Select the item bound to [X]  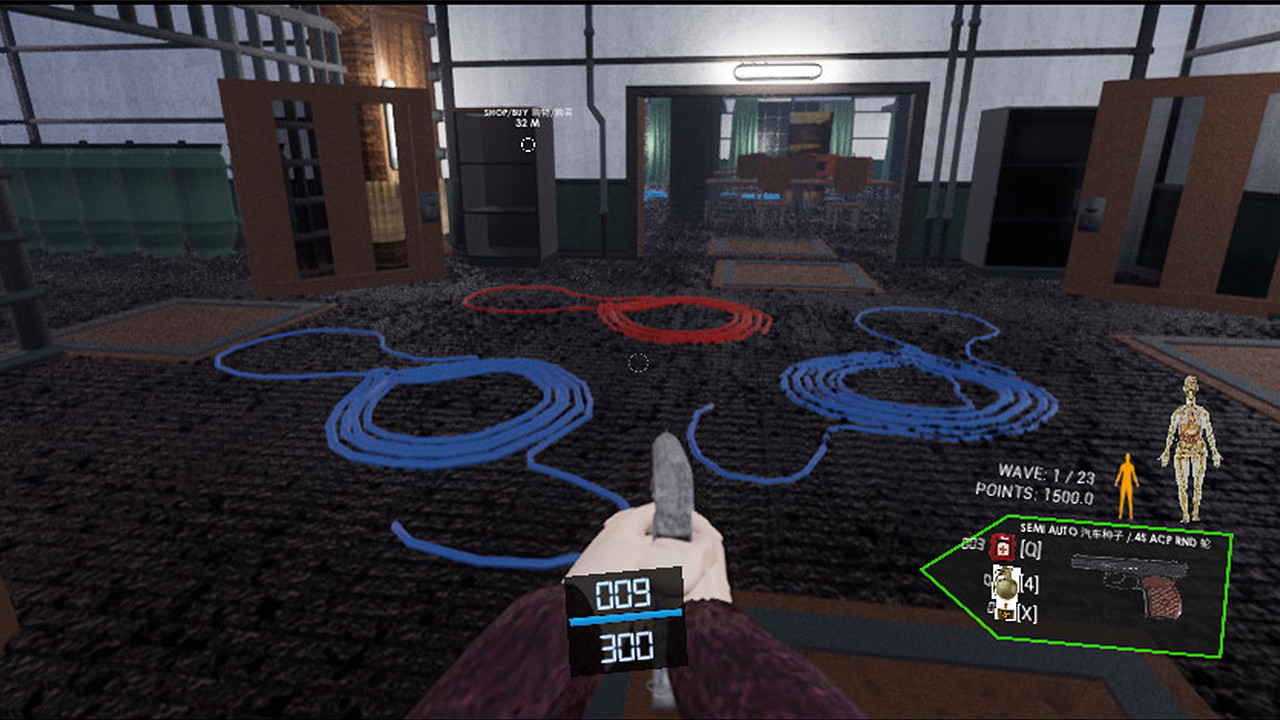(x=1007, y=612)
